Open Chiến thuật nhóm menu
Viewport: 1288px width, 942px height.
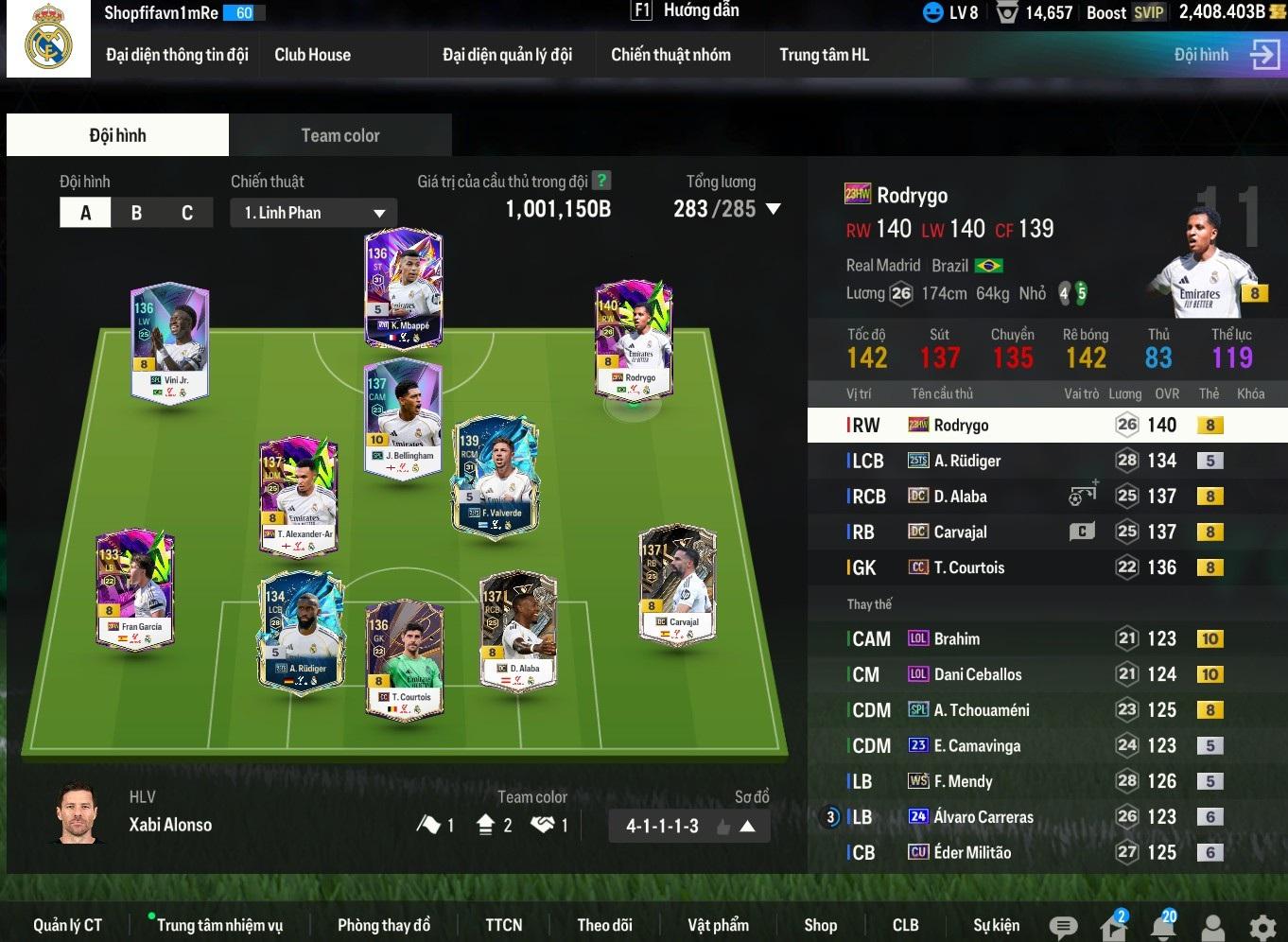pos(670,55)
